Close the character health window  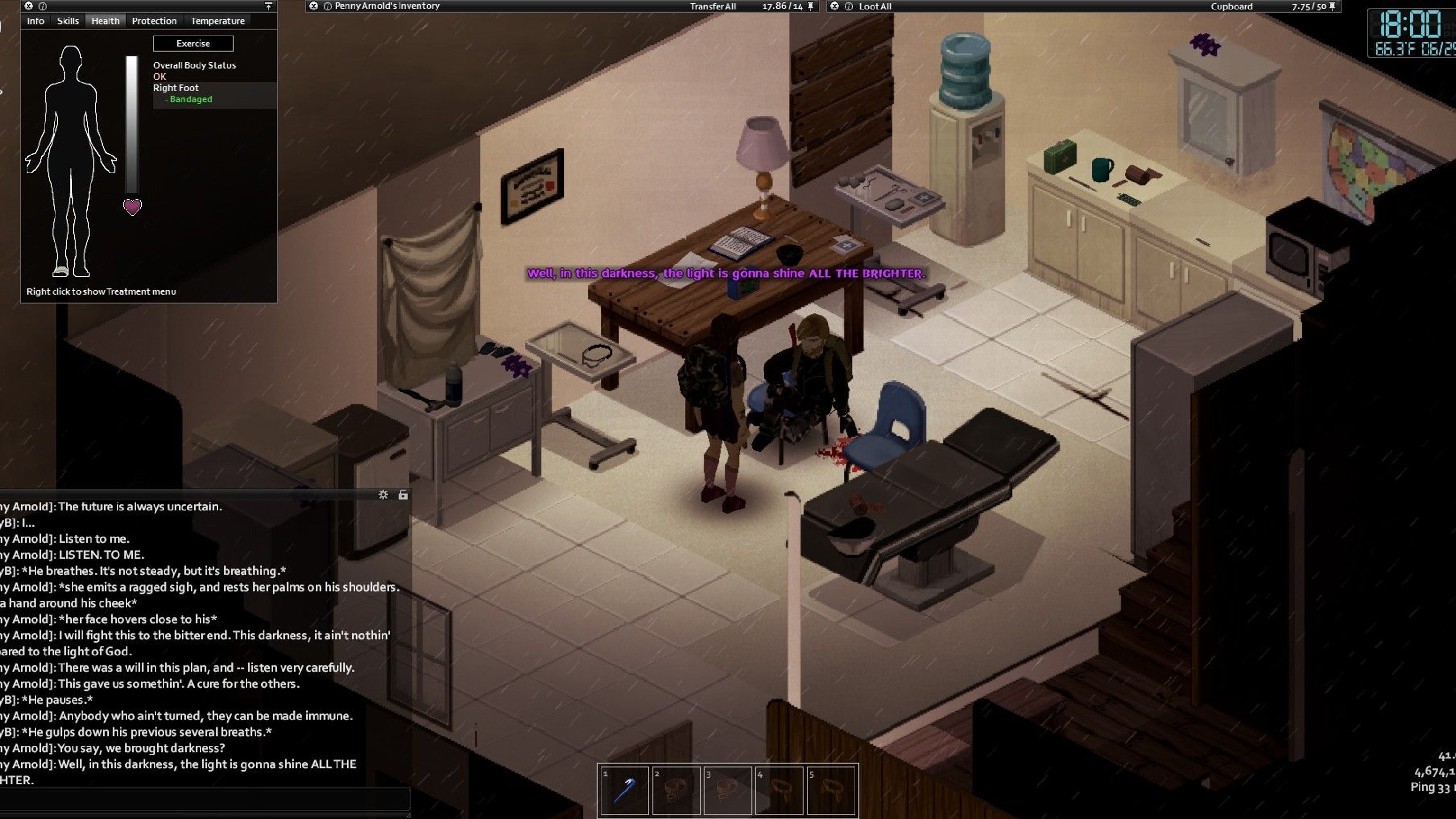28,6
